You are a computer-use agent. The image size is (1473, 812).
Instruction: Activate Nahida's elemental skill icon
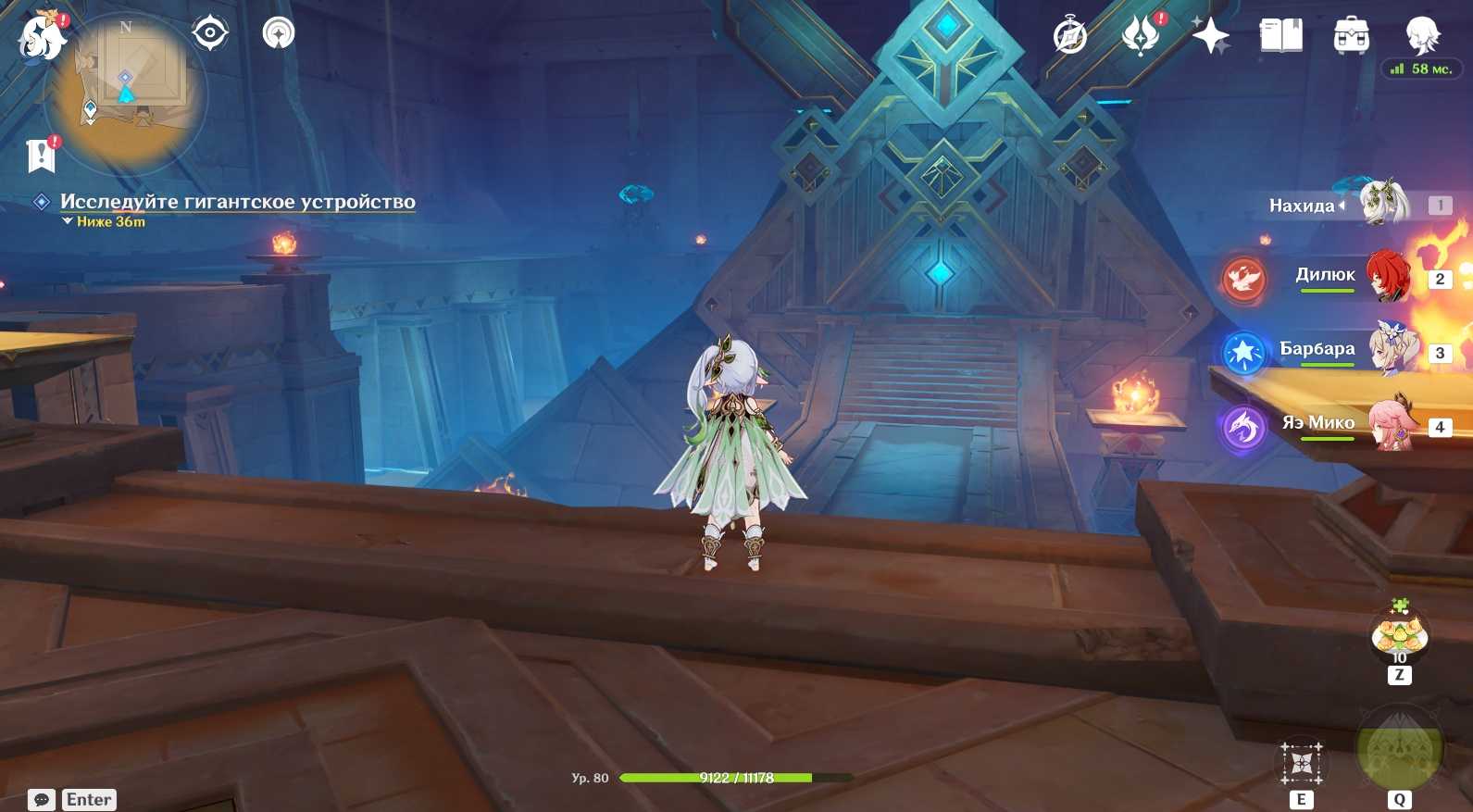(x=1301, y=763)
